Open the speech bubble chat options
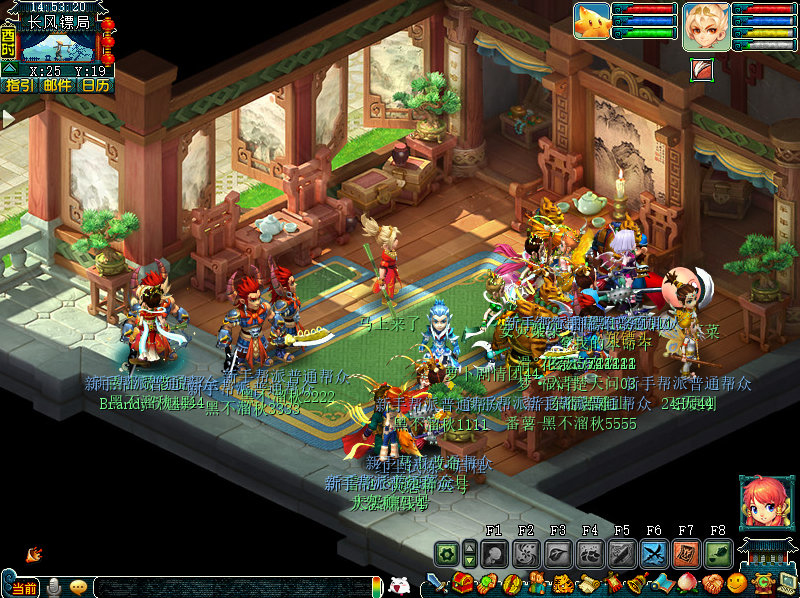 tap(78, 587)
